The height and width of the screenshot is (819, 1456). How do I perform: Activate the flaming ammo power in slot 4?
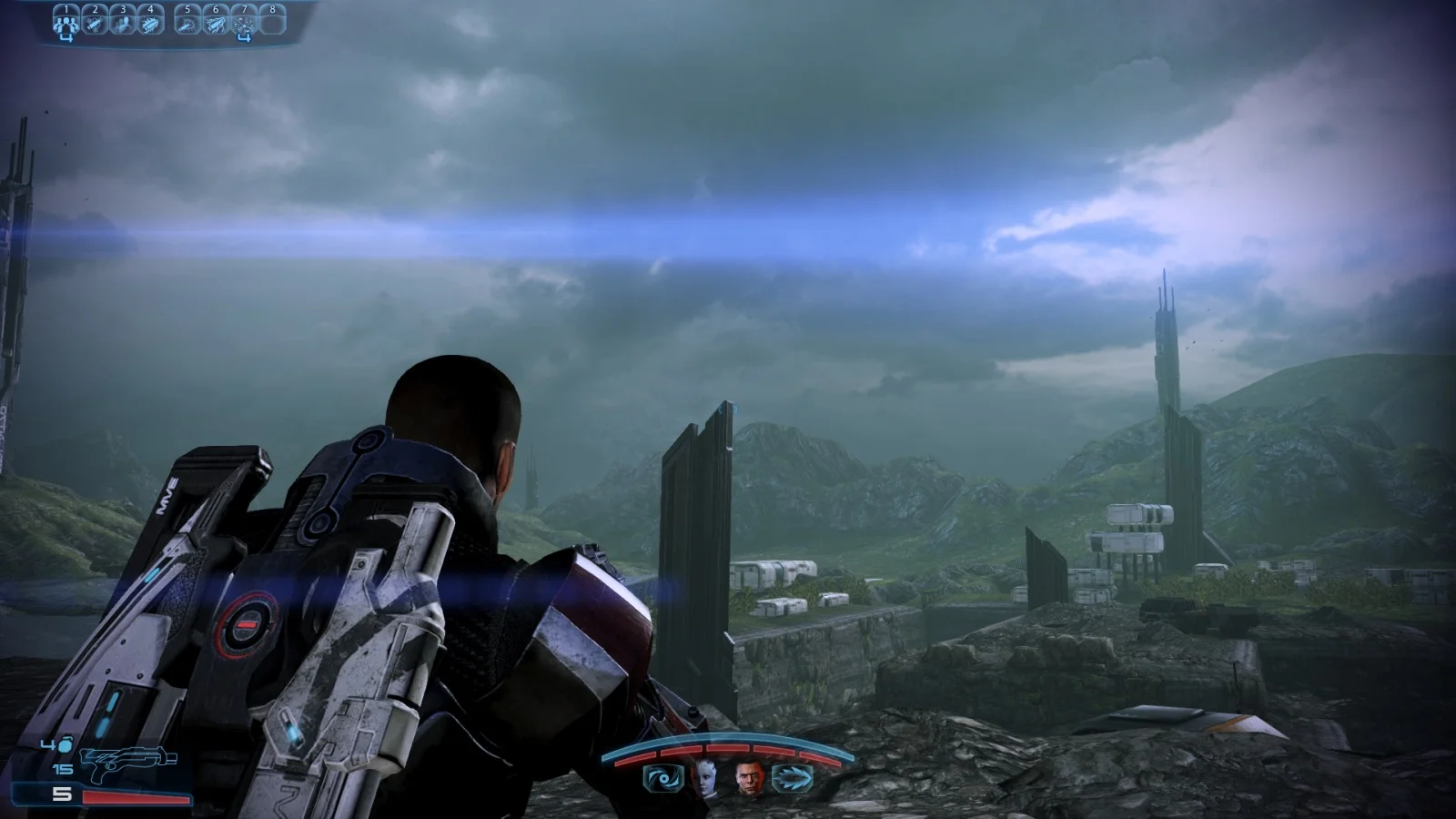(151, 22)
